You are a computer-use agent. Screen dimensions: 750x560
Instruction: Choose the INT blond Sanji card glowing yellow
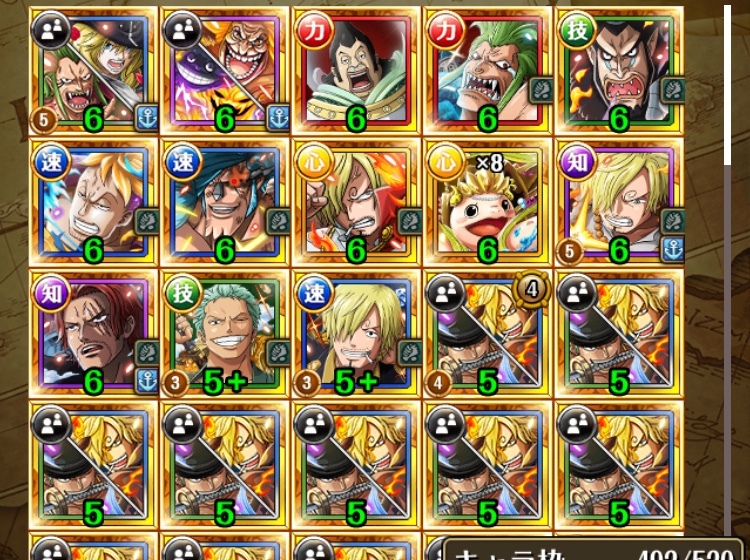click(x=619, y=202)
